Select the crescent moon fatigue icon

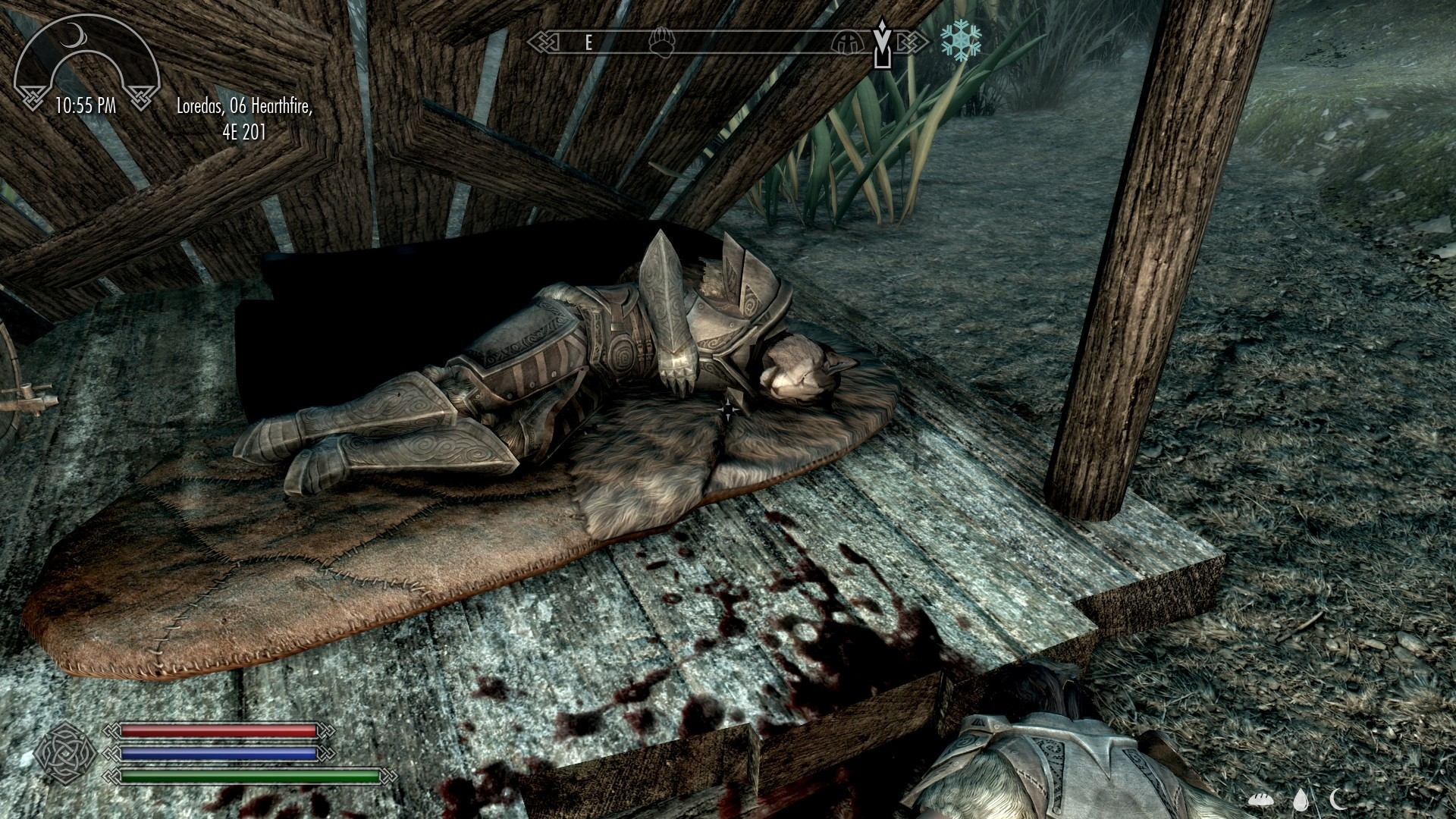pyautogui.click(x=1338, y=797)
